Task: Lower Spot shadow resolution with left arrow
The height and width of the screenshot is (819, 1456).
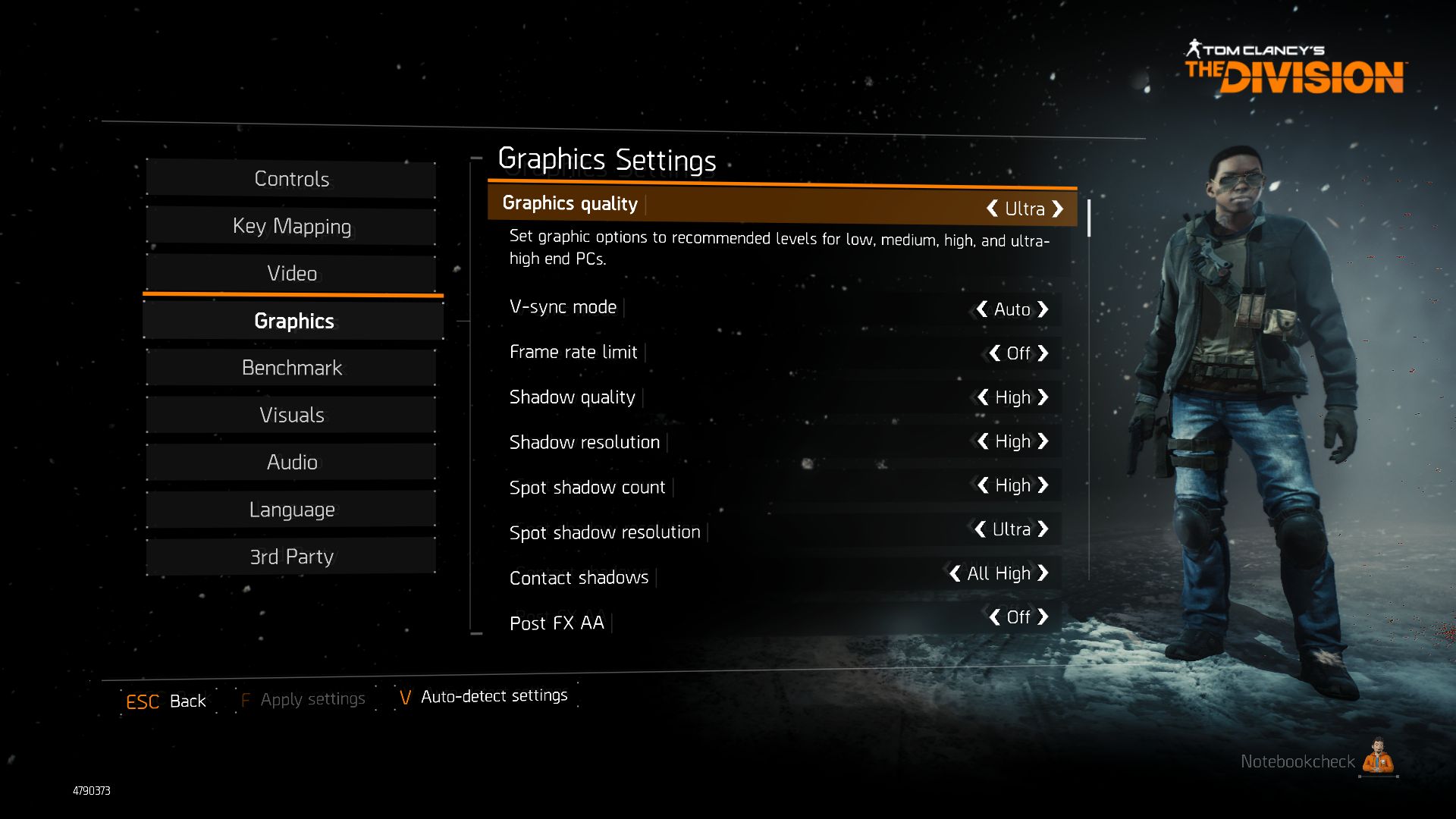Action: (981, 529)
